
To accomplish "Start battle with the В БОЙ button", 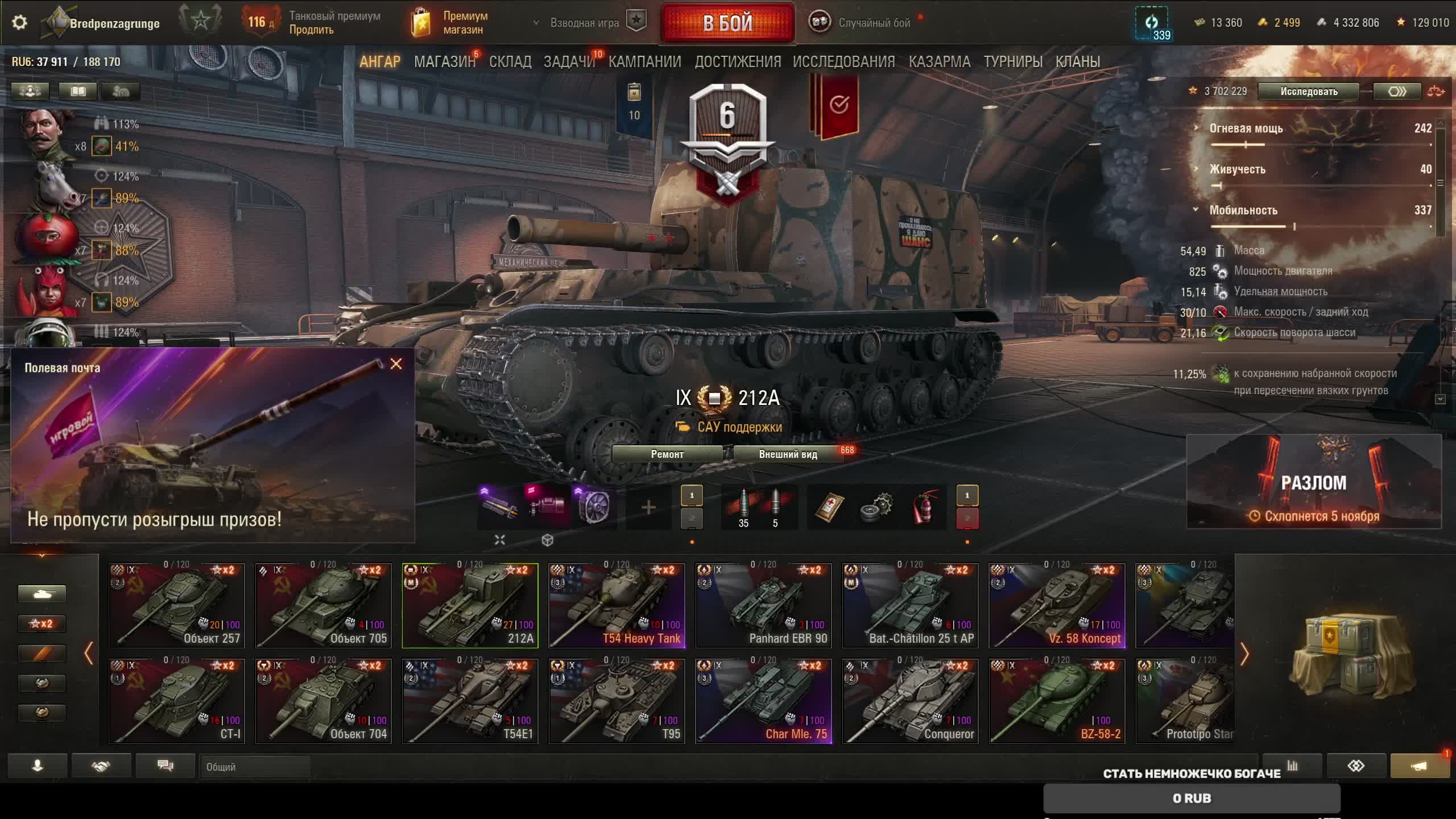I will point(727,23).
